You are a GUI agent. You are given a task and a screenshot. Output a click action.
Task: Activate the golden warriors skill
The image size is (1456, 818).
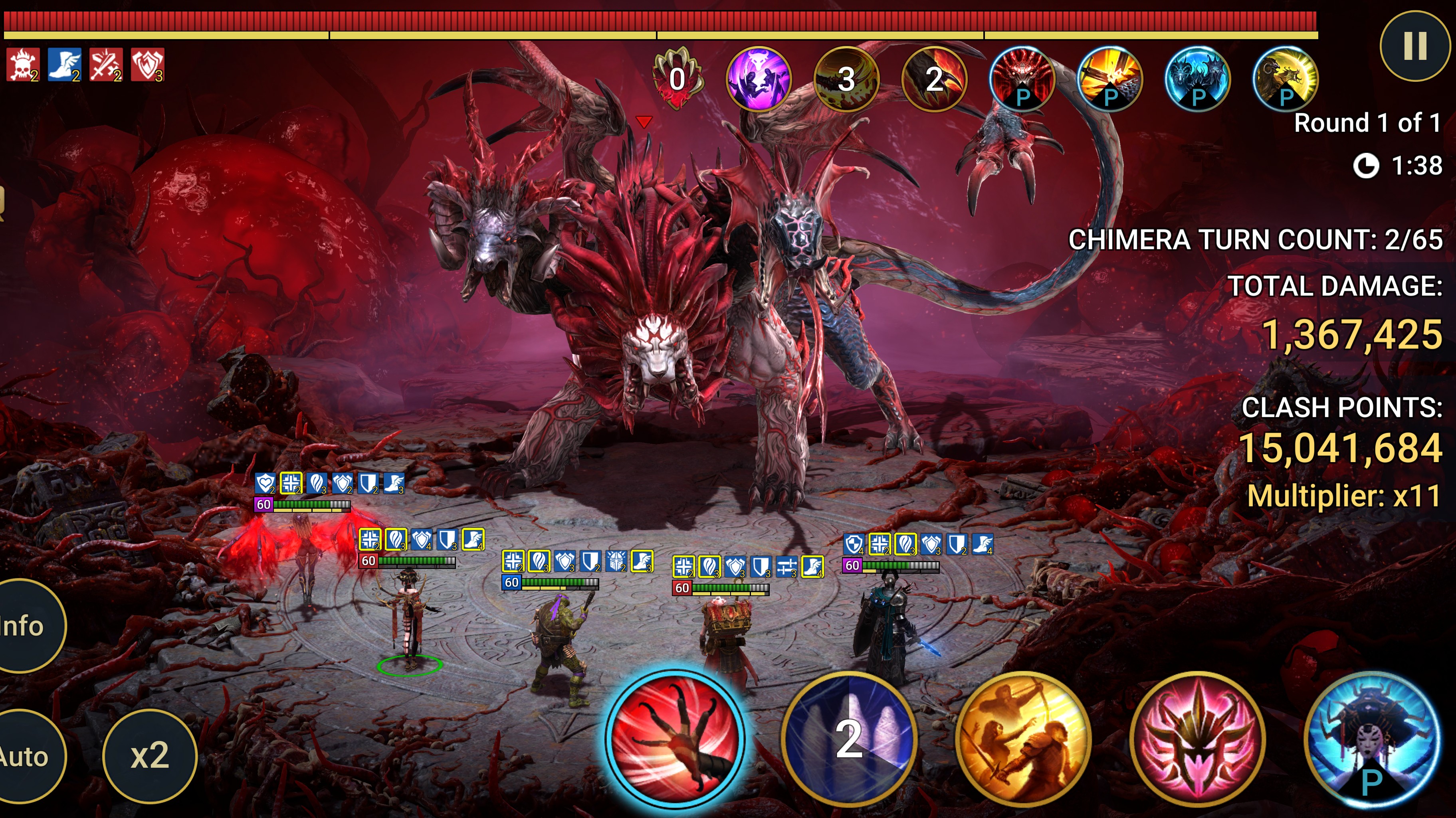(1022, 738)
